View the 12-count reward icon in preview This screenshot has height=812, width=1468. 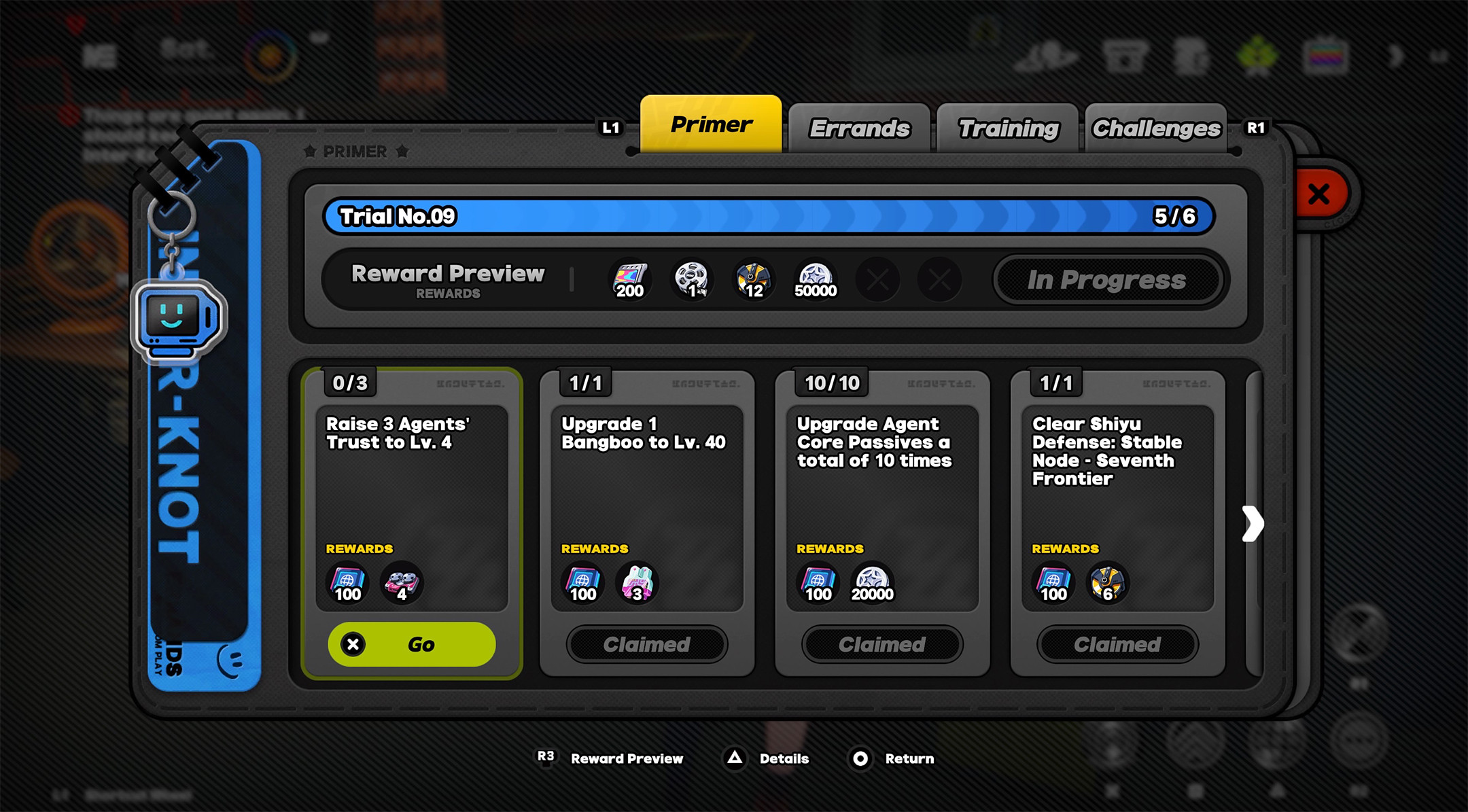pos(754,279)
